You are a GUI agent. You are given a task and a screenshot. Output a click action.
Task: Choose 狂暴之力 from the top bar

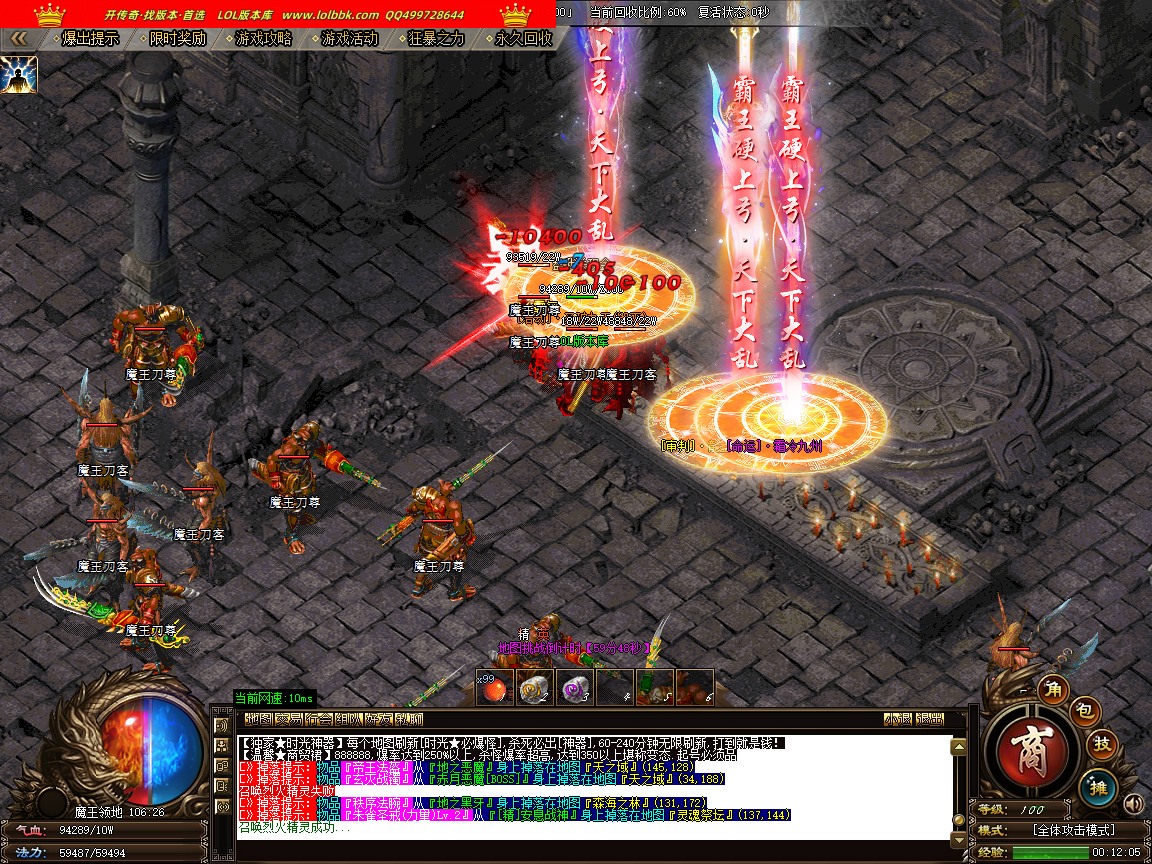coord(437,39)
